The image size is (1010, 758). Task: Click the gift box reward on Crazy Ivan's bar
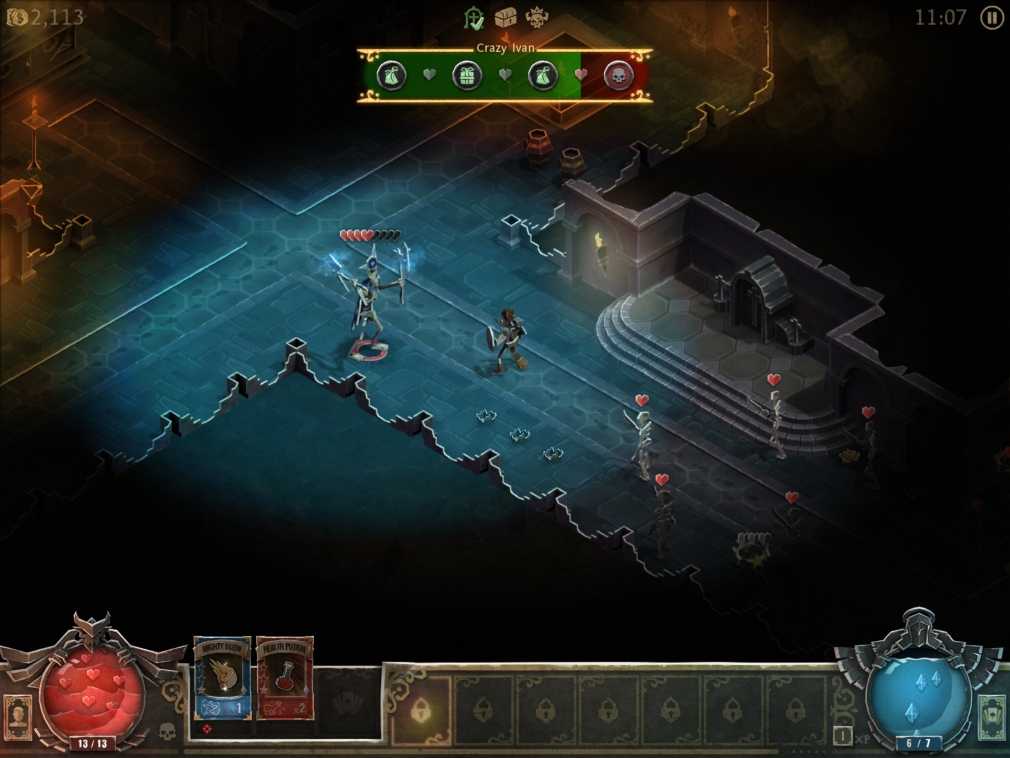(x=467, y=75)
